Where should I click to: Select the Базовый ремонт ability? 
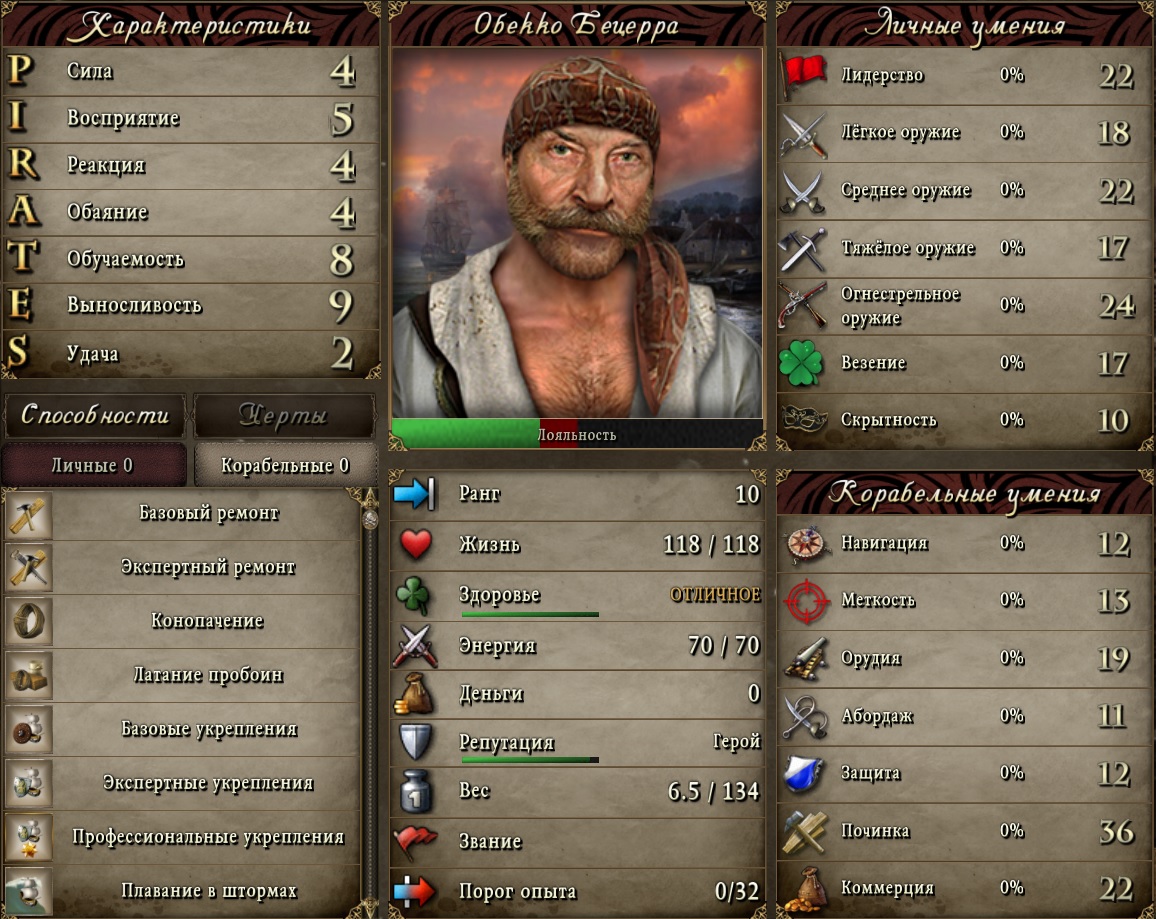(x=208, y=513)
